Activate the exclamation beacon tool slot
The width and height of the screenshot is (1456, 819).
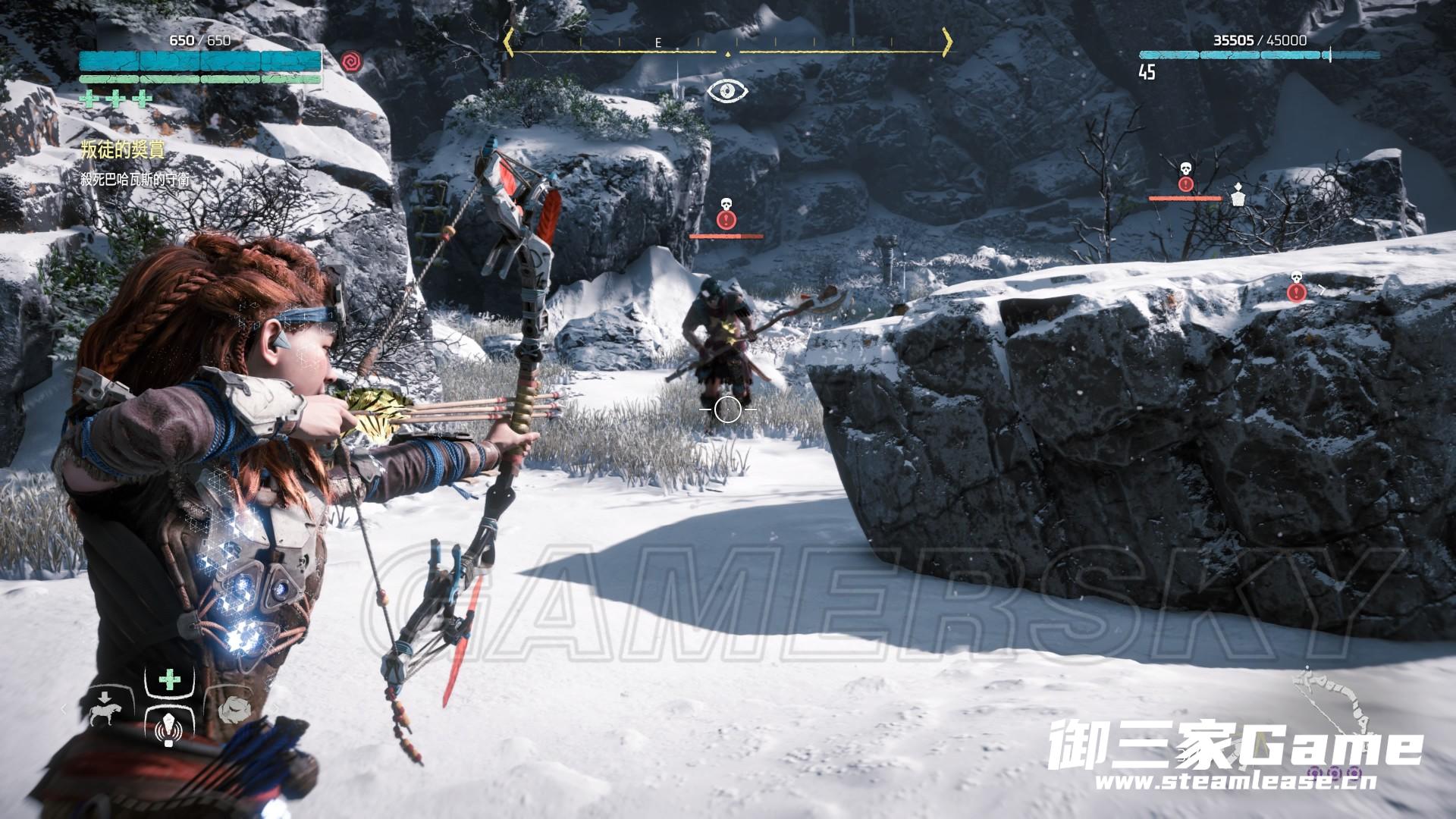[168, 731]
